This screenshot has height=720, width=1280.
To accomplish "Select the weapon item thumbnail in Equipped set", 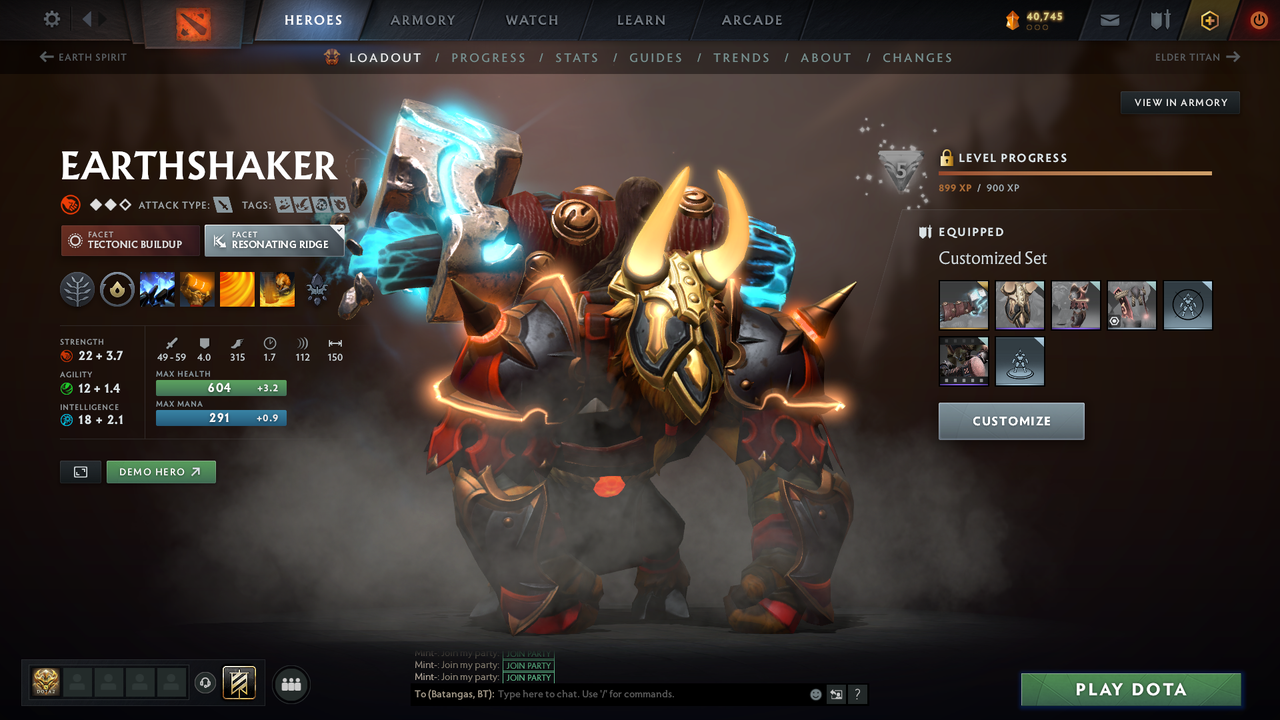I will 963,305.
